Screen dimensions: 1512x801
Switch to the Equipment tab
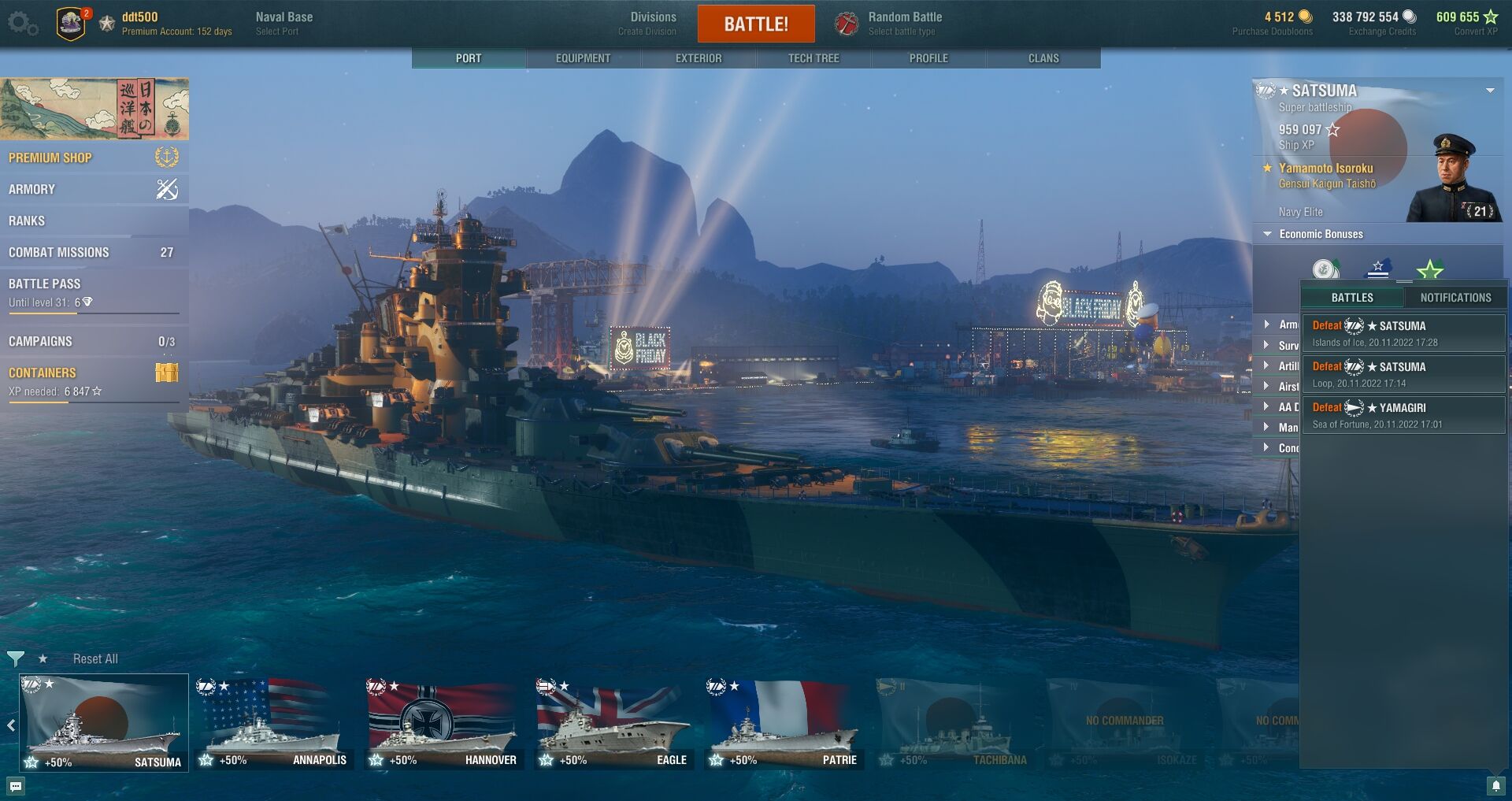583,58
